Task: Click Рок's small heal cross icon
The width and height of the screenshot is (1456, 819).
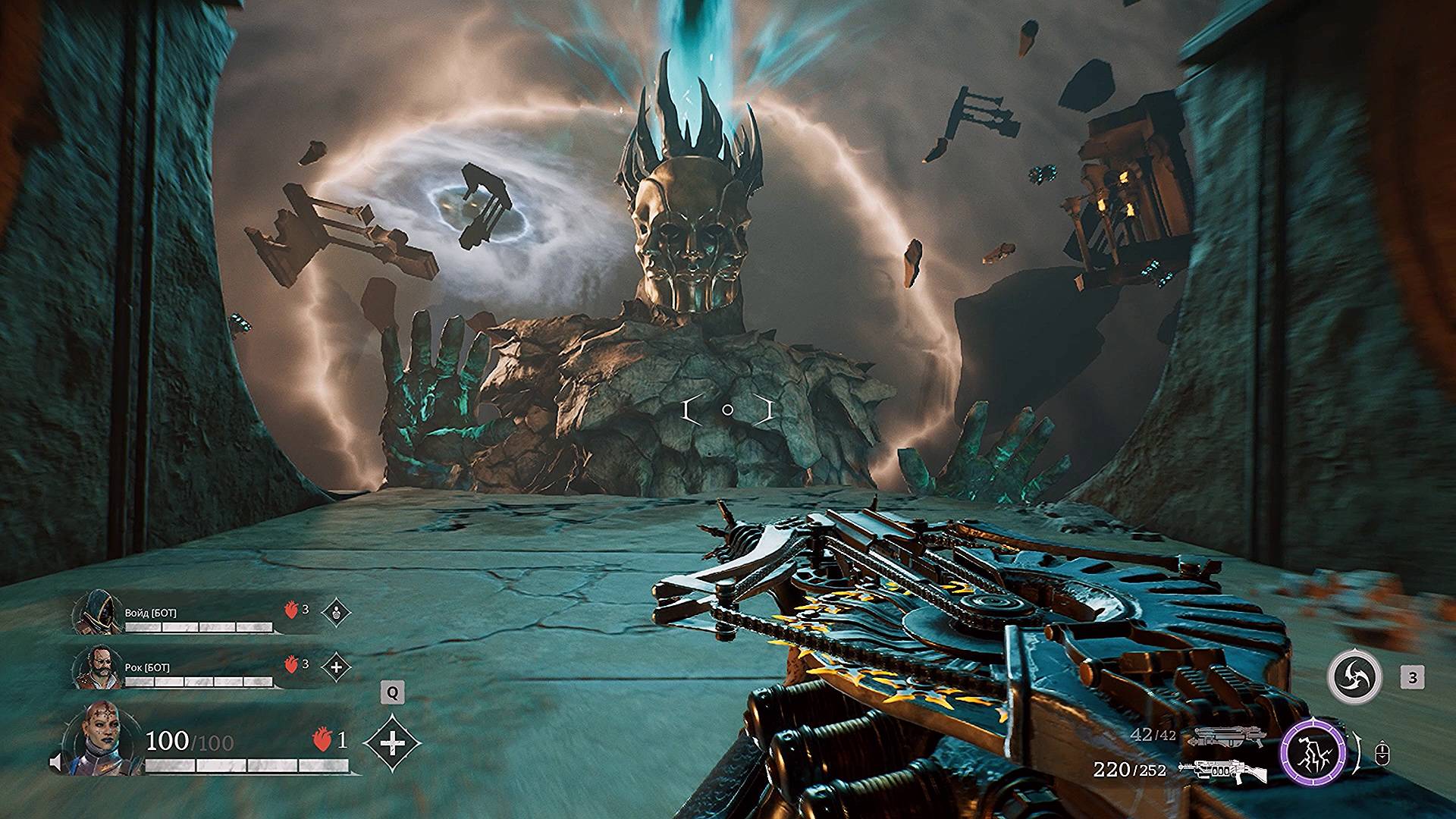Action: tap(336, 668)
